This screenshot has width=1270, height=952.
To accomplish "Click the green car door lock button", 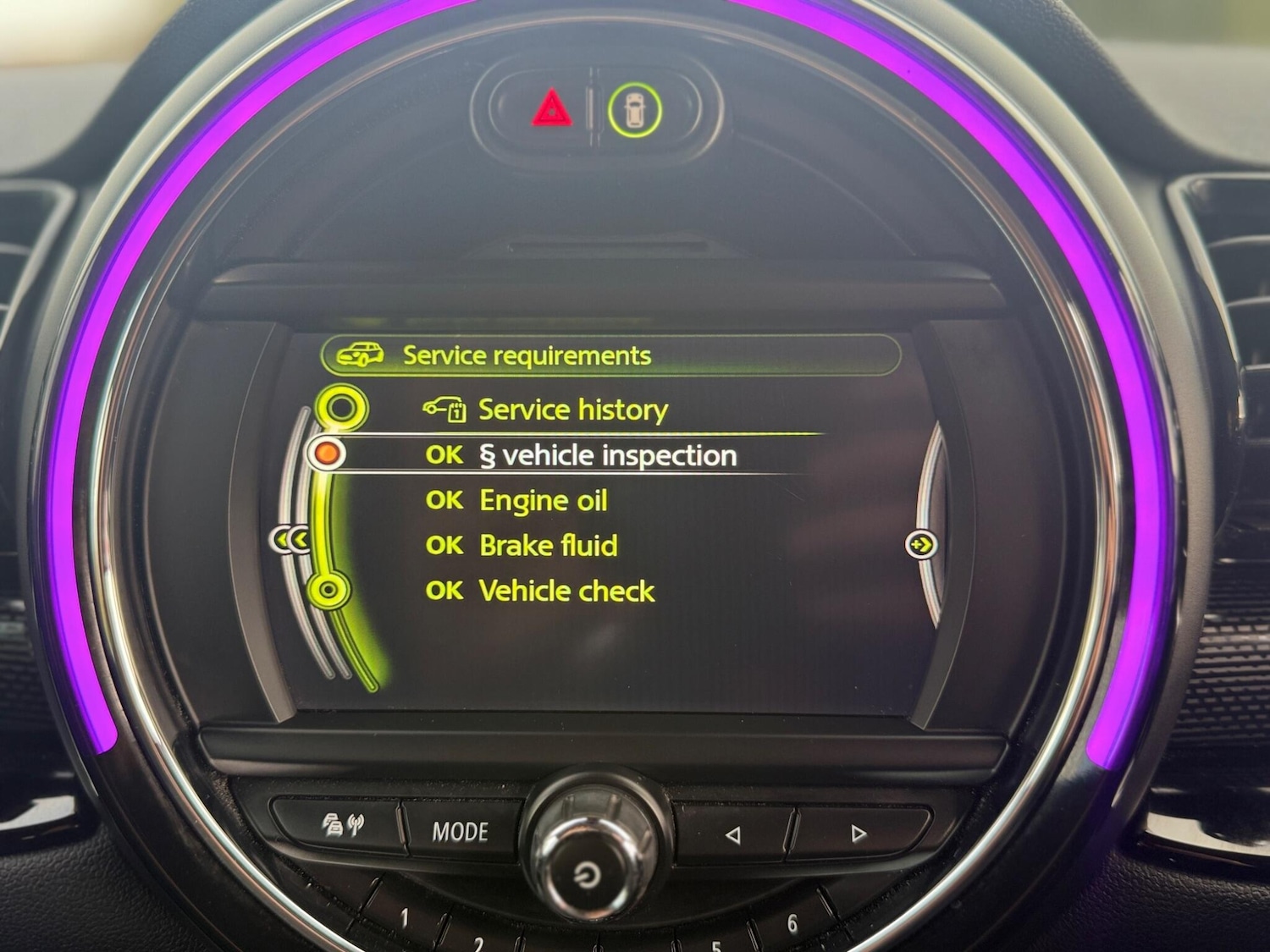I will [634, 111].
